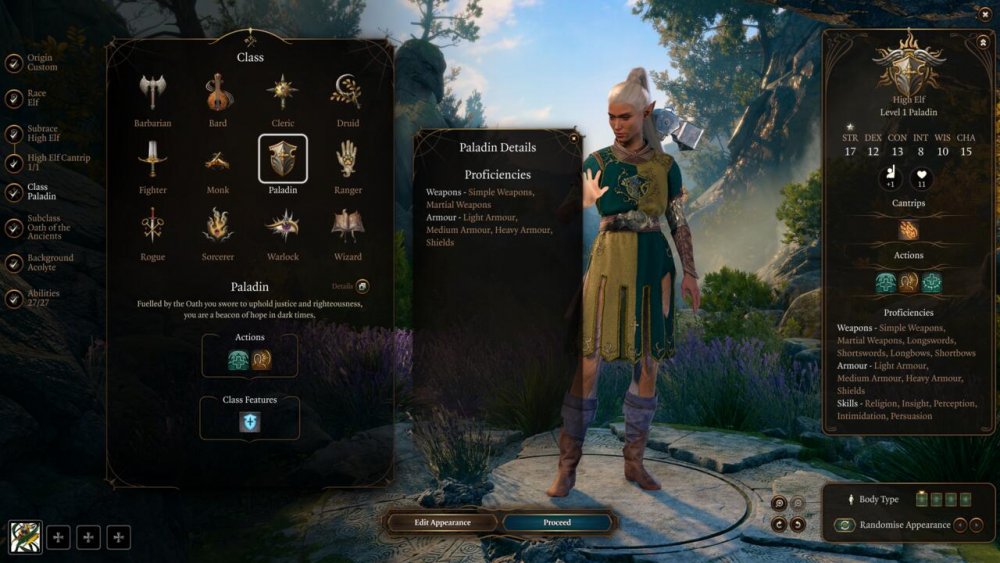
Task: Toggle the Paladin Details button
Action: coord(362,286)
